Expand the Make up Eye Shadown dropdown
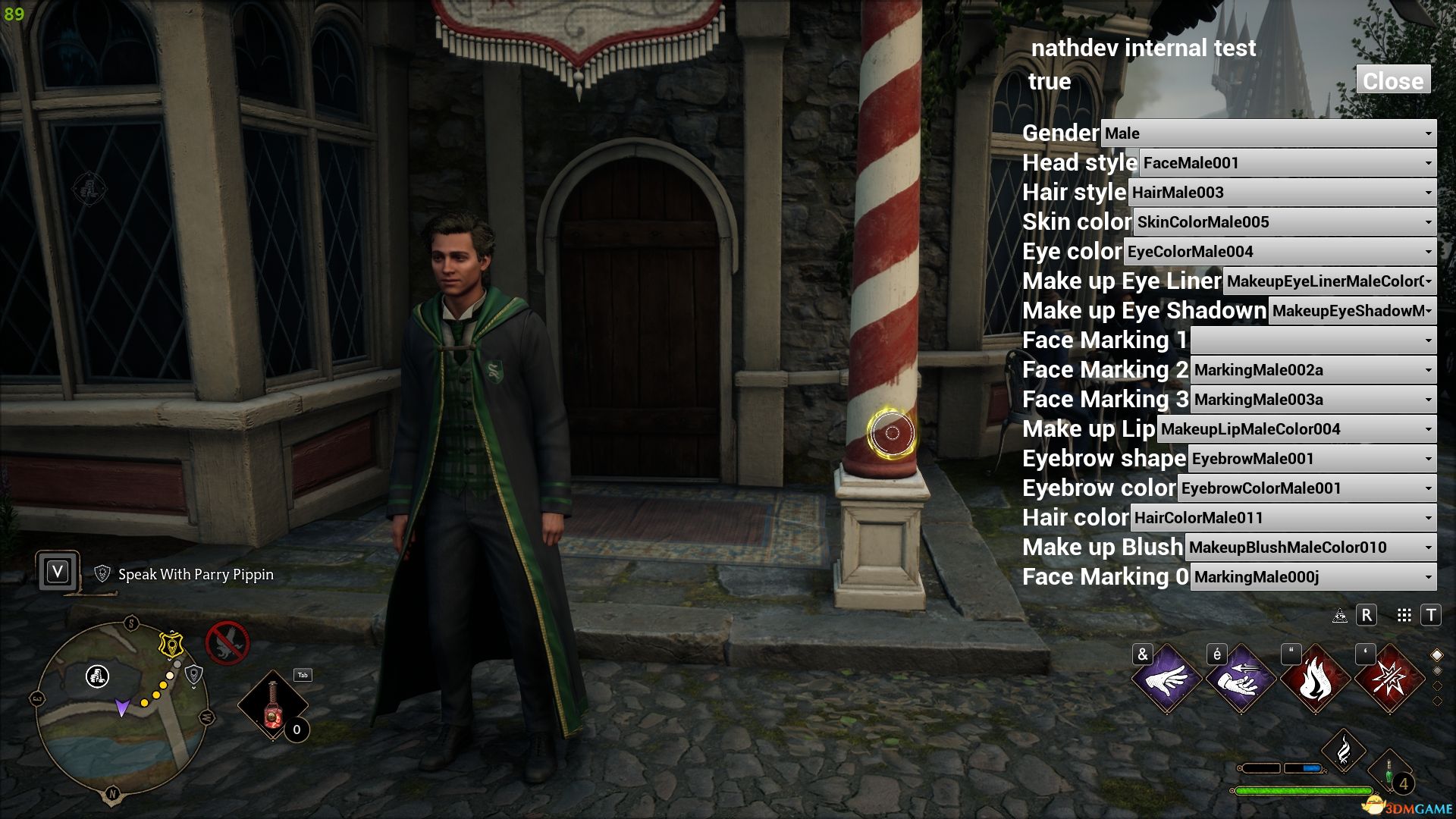The image size is (1456, 819). [x=1352, y=311]
